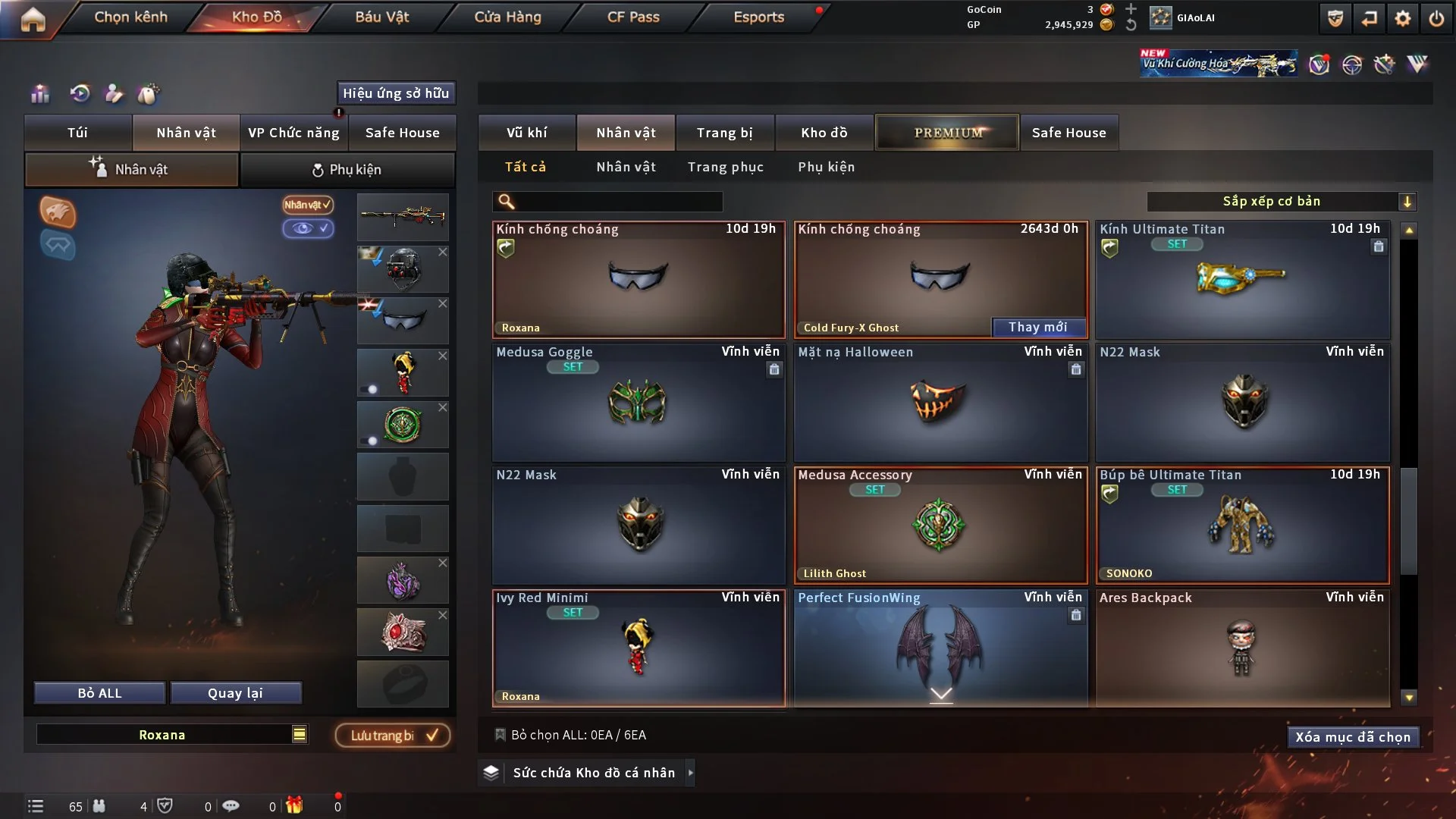
Task: Open the Esports menu
Action: [758, 17]
